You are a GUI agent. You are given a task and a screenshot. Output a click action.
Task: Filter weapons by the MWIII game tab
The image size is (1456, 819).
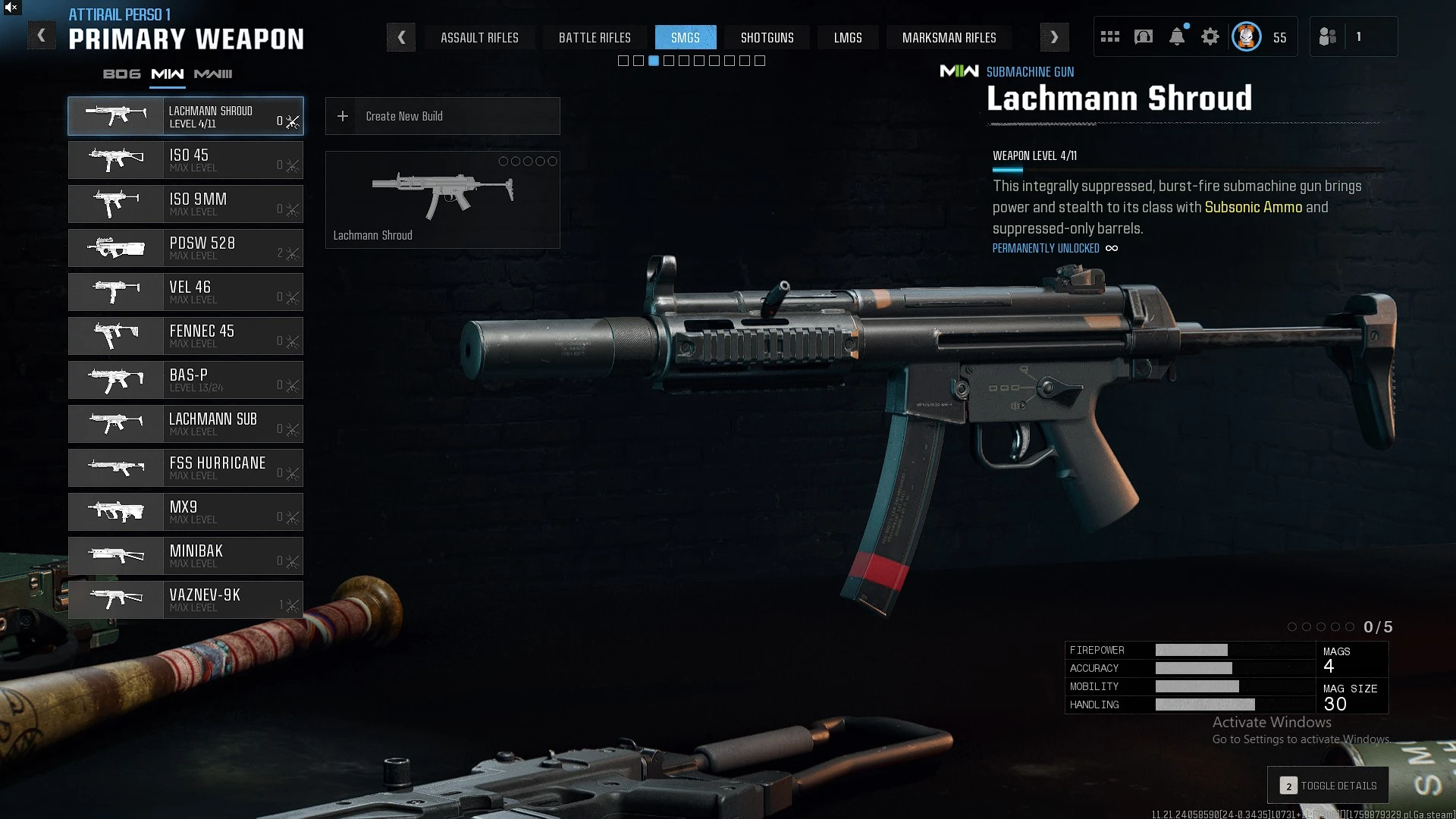pyautogui.click(x=213, y=74)
